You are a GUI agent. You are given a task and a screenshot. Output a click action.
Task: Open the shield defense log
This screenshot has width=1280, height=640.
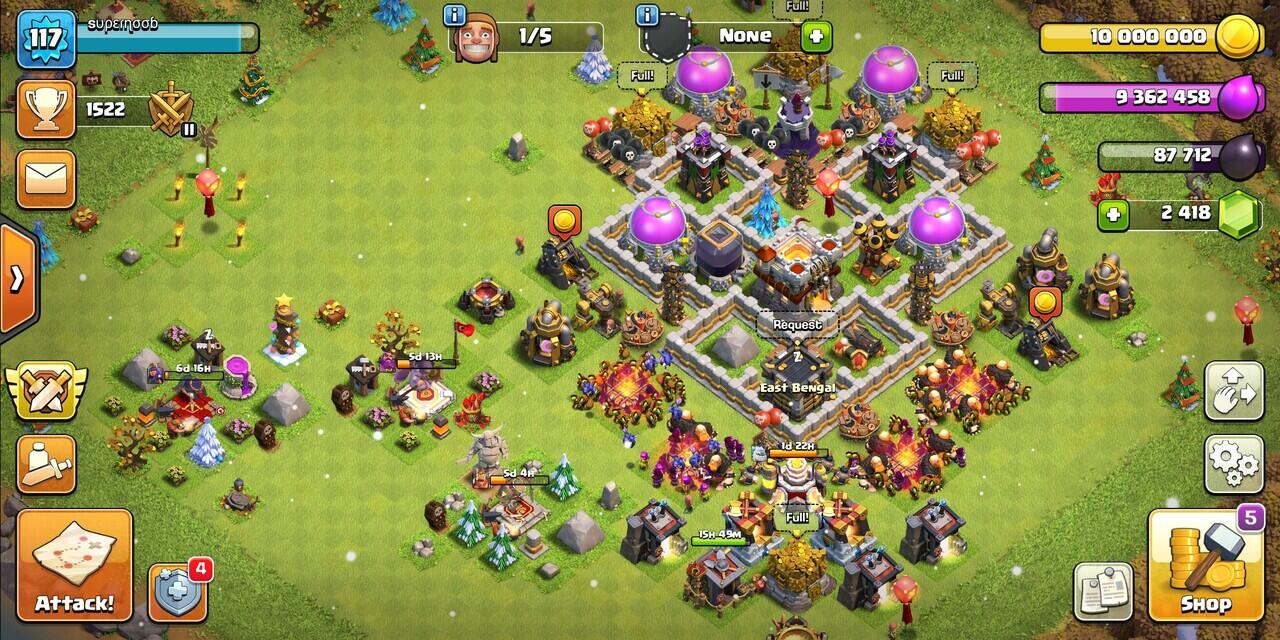pyautogui.click(x=179, y=592)
